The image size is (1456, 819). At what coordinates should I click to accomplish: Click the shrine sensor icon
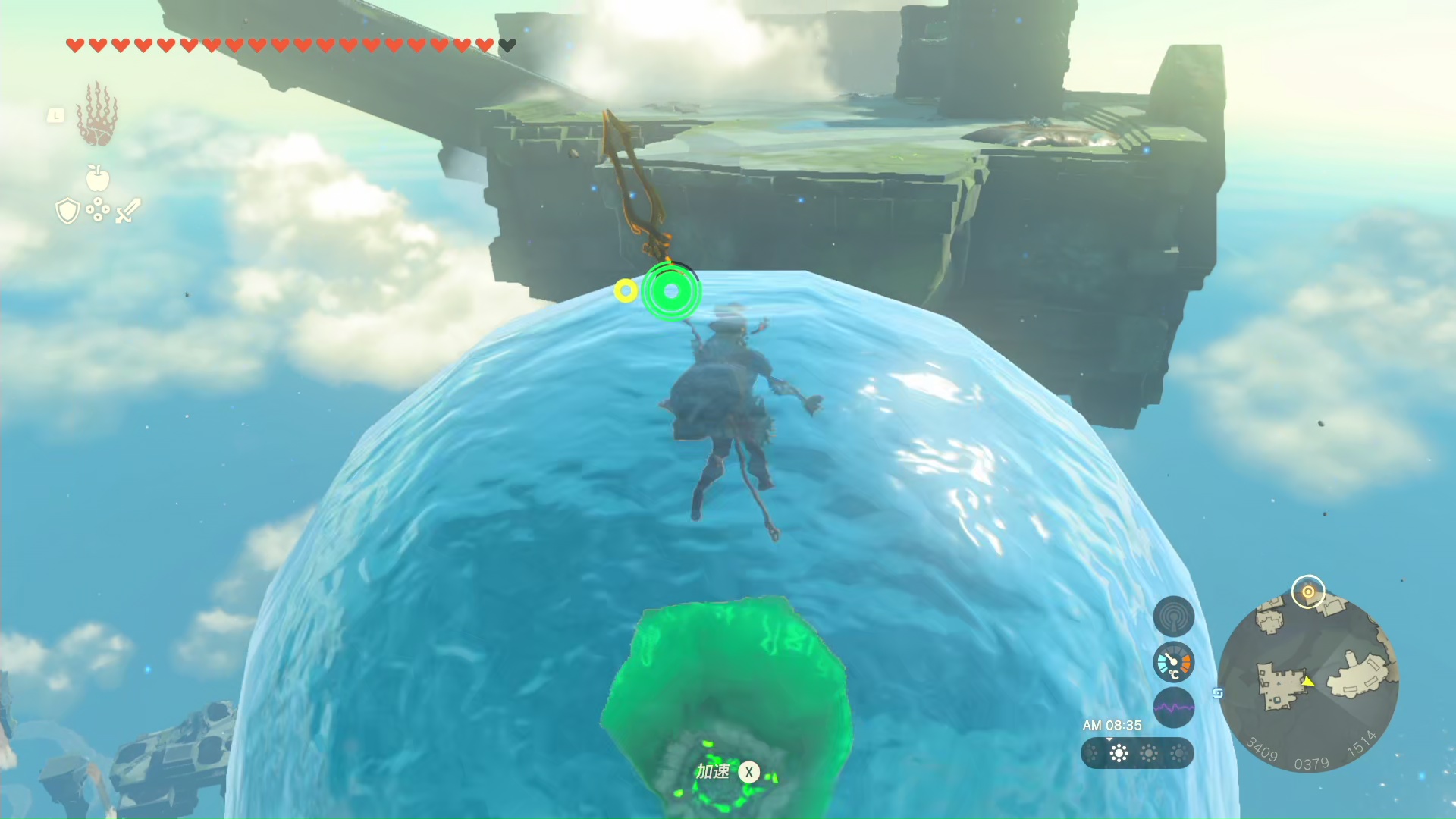(1173, 617)
